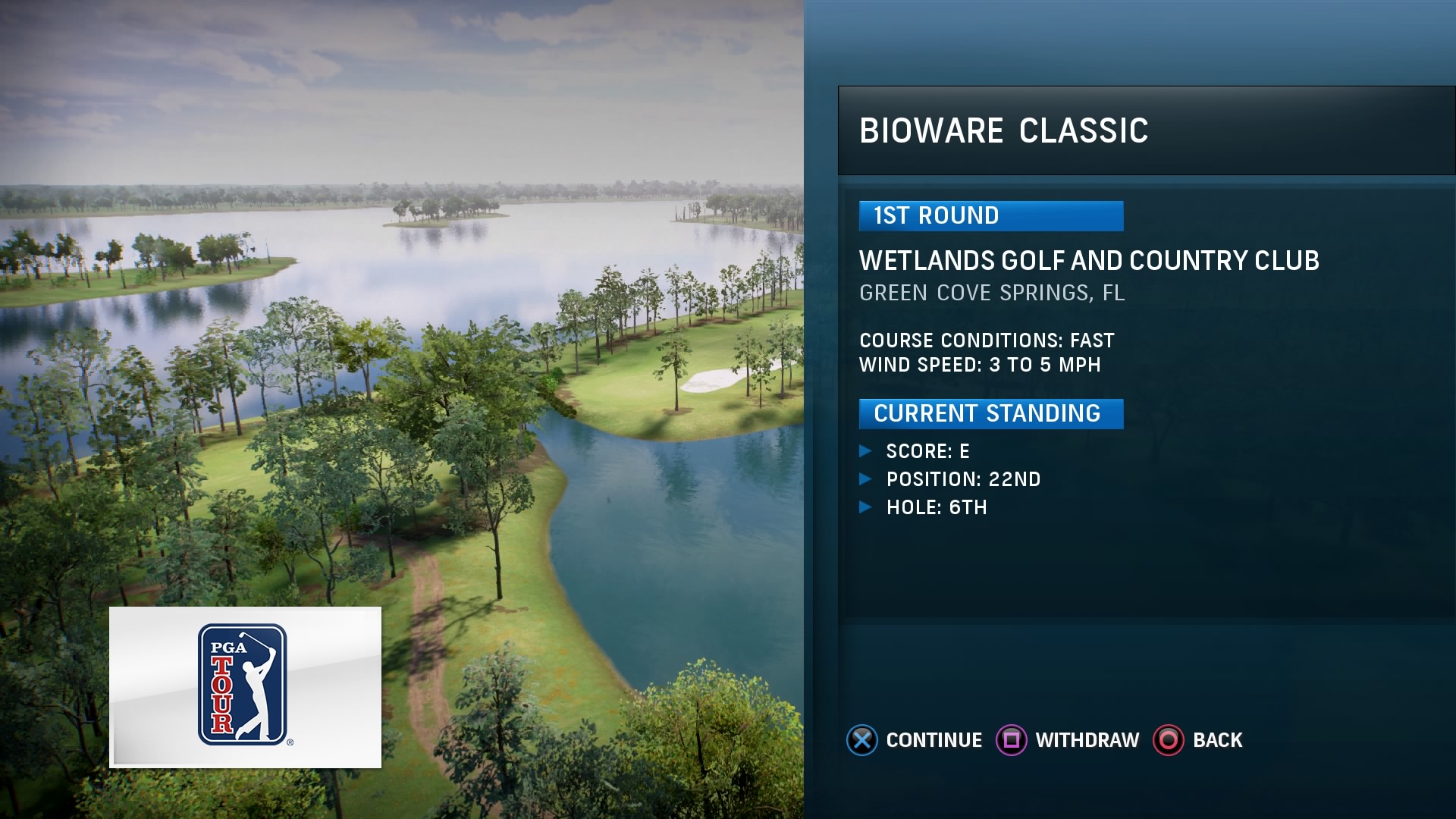1456x819 pixels.
Task: Click the arrow icon beside HOLE: 6TH
Action: point(867,508)
